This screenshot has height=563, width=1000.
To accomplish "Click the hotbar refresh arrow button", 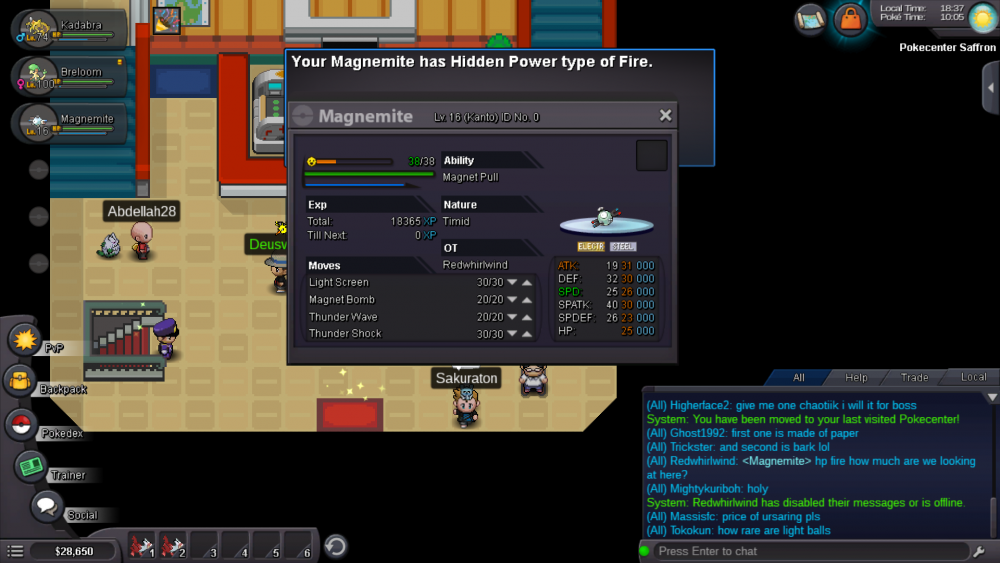I will [336, 546].
